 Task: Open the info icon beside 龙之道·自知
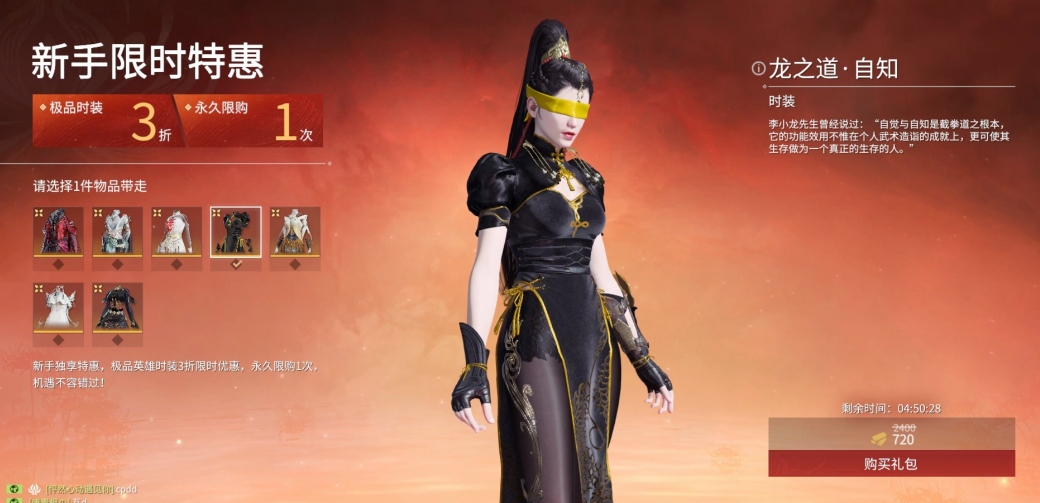[x=758, y=69]
